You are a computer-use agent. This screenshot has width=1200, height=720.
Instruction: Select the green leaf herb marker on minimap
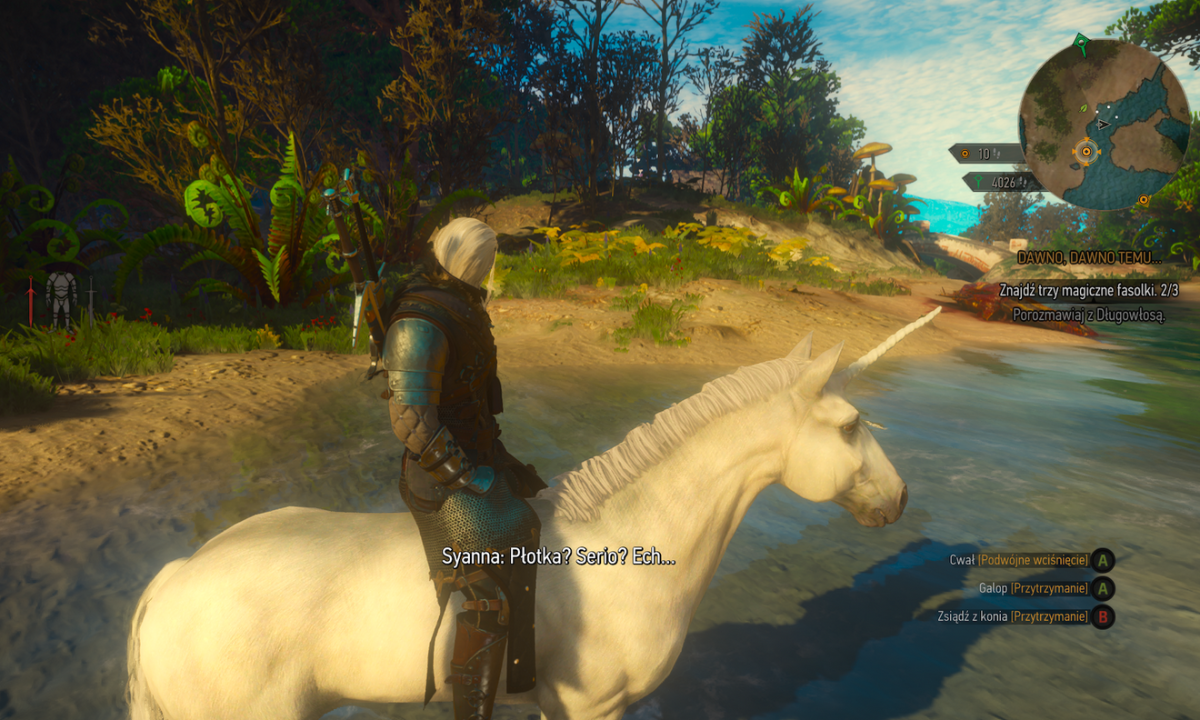click(x=1083, y=106)
